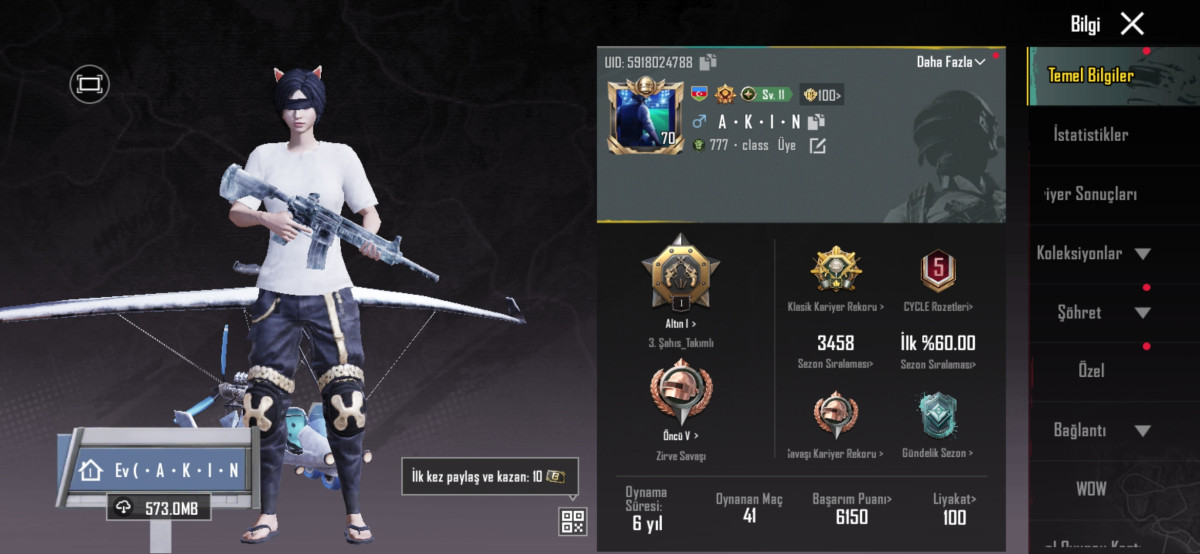Show the CYCLE Rozetleri badges
Image resolution: width=1200 pixels, height=554 pixels.
pyautogui.click(x=938, y=270)
